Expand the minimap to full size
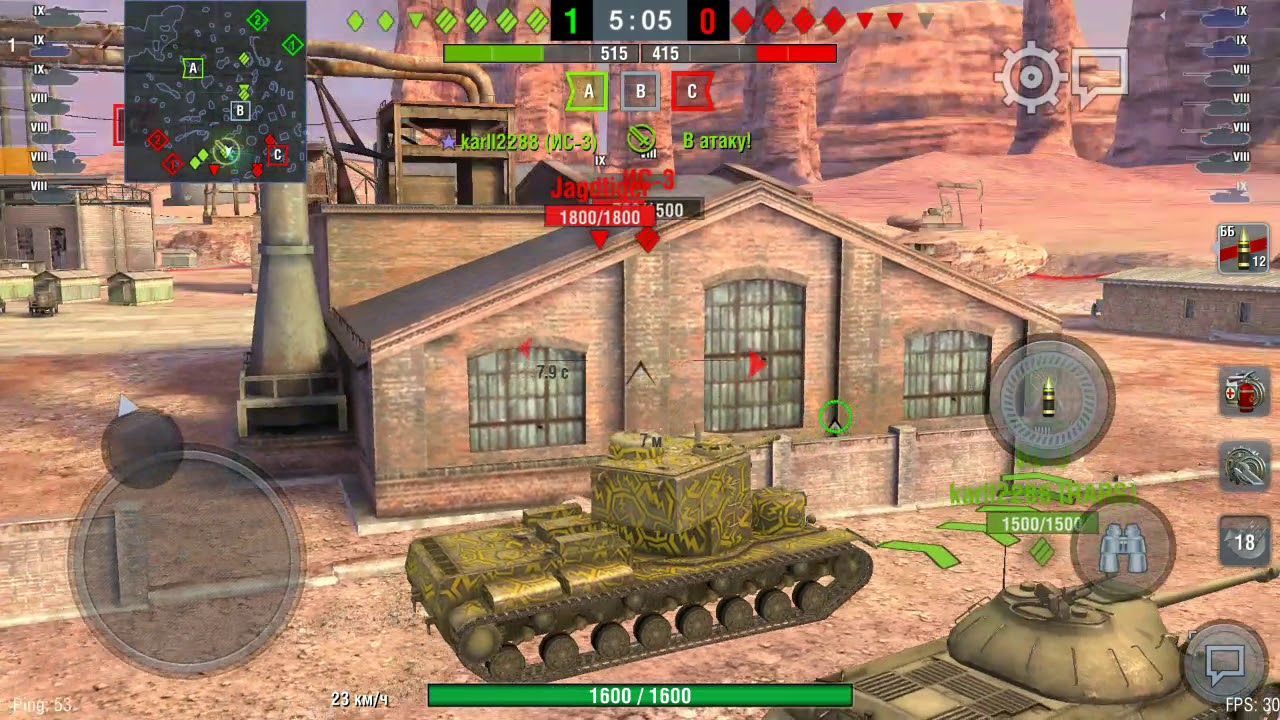1280x720 pixels. coord(215,90)
